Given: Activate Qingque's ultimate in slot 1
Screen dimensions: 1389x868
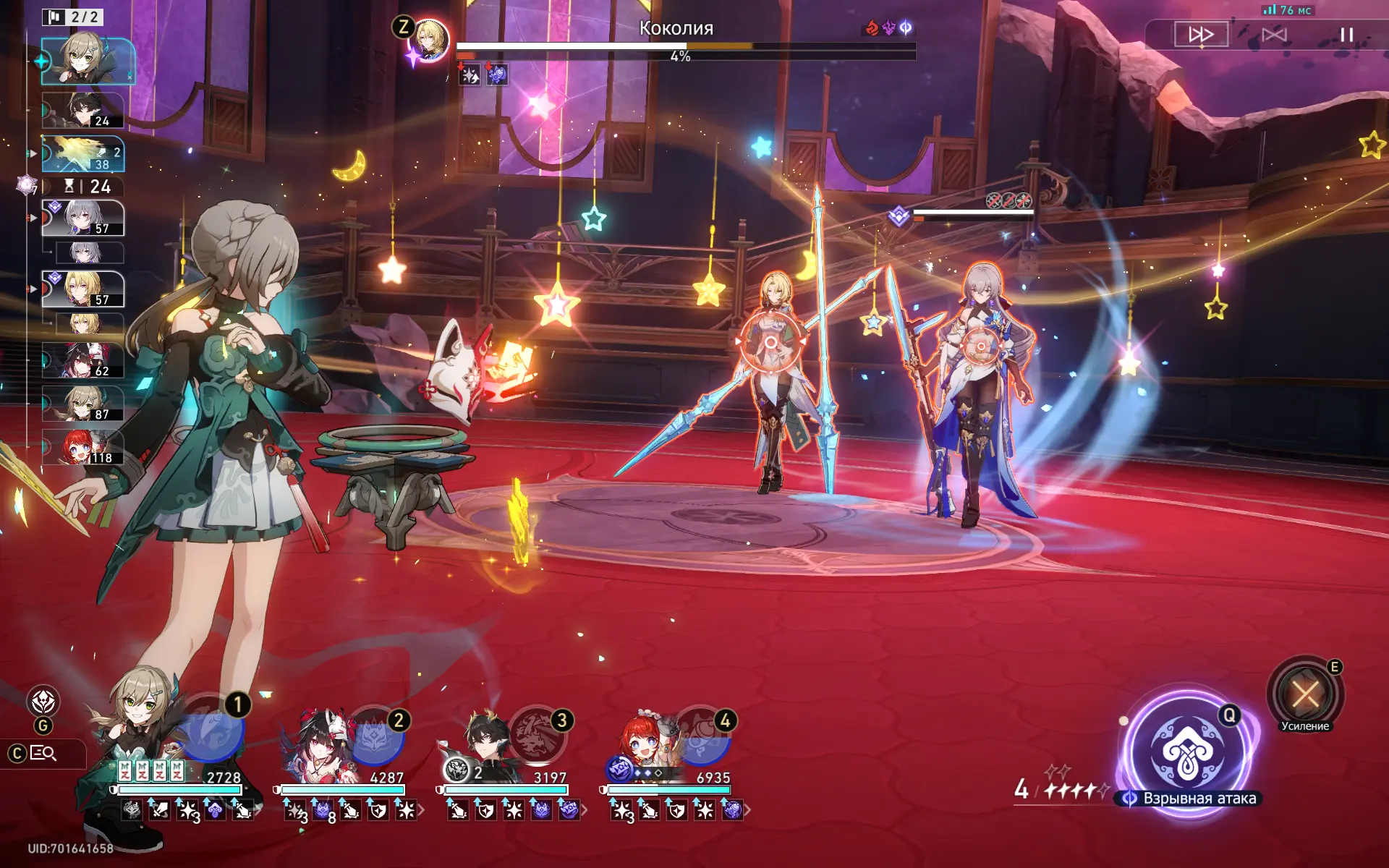Looking at the screenshot, I should click(x=213, y=729).
